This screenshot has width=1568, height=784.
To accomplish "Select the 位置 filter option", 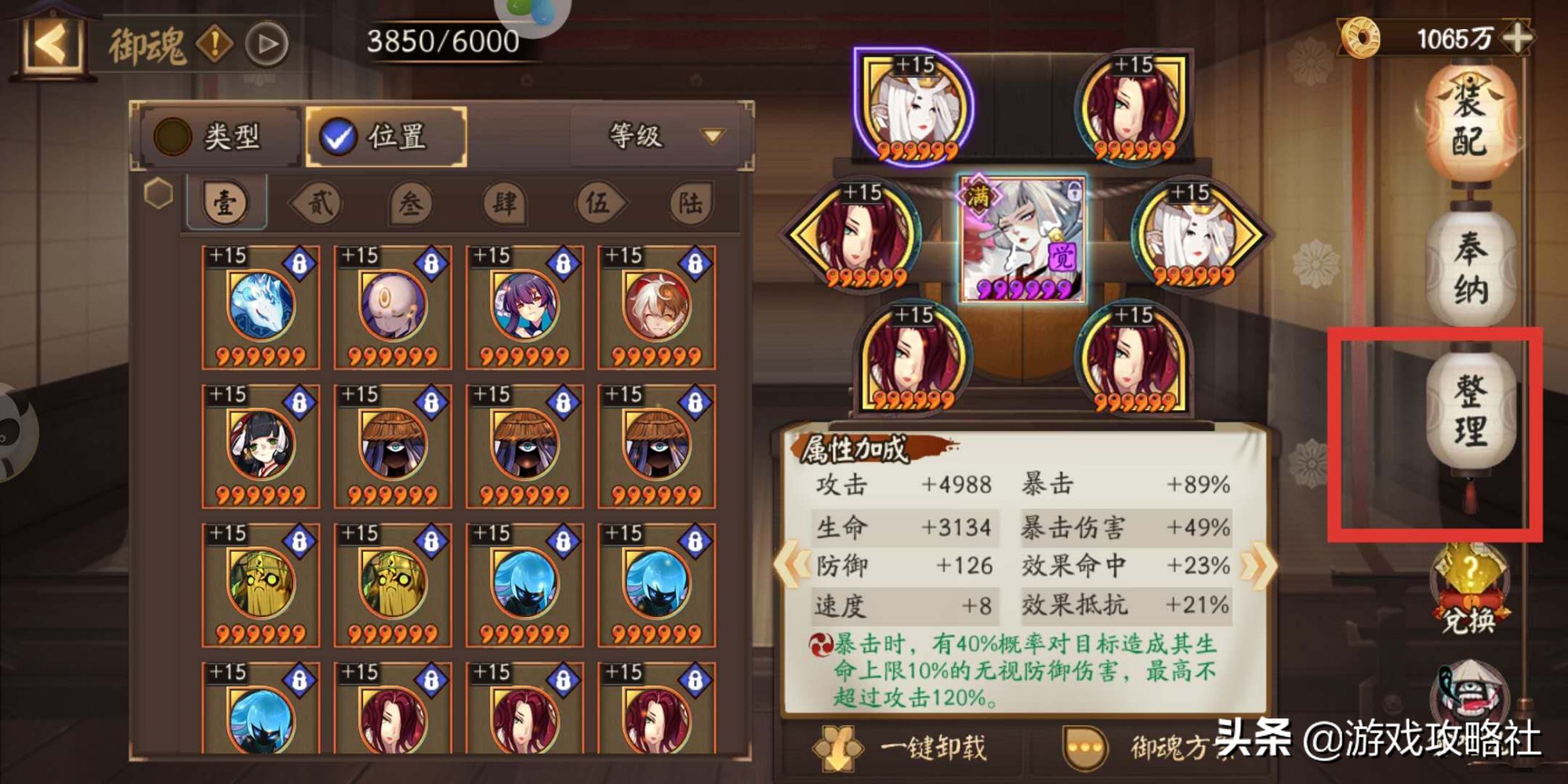I will pos(386,137).
